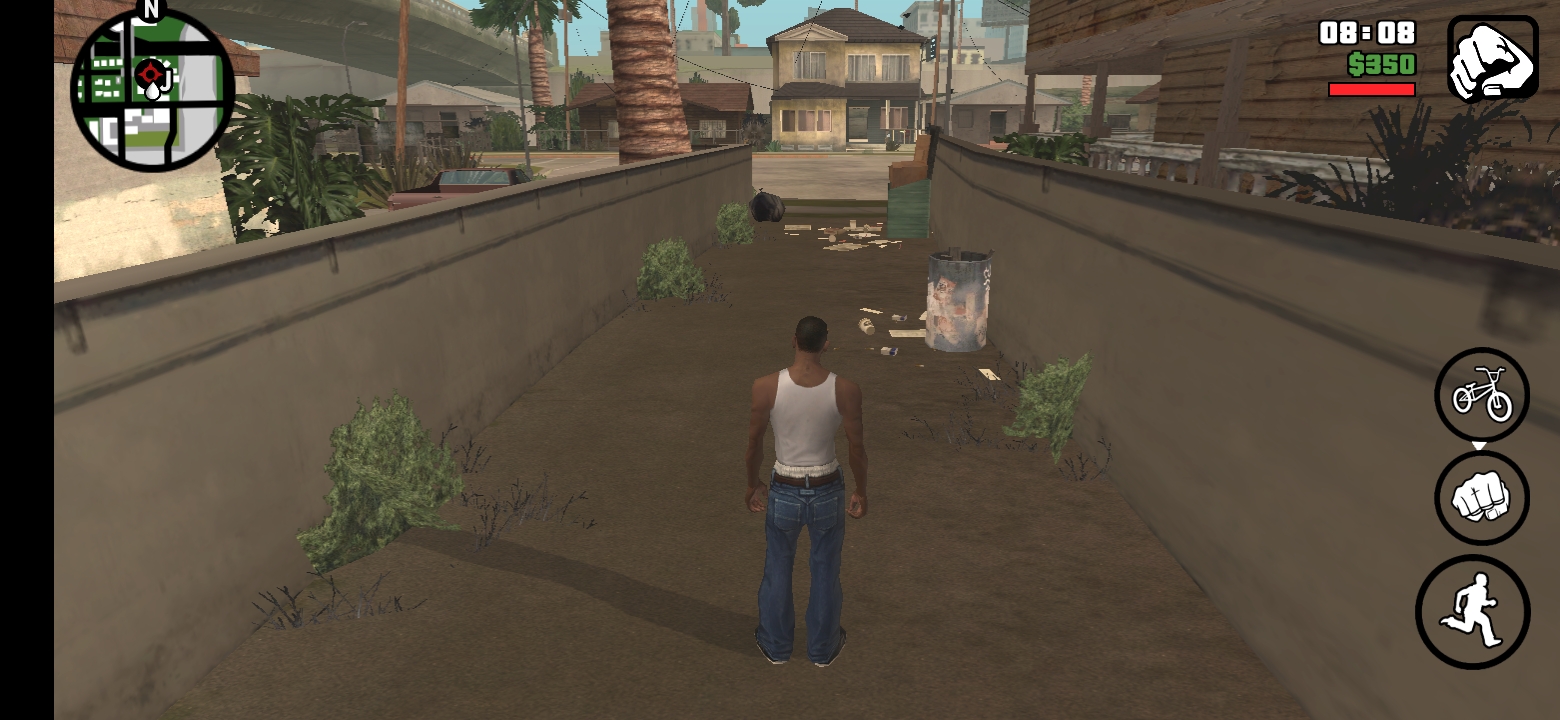
Task: Throw a punch with the fist button
Action: click(1482, 498)
